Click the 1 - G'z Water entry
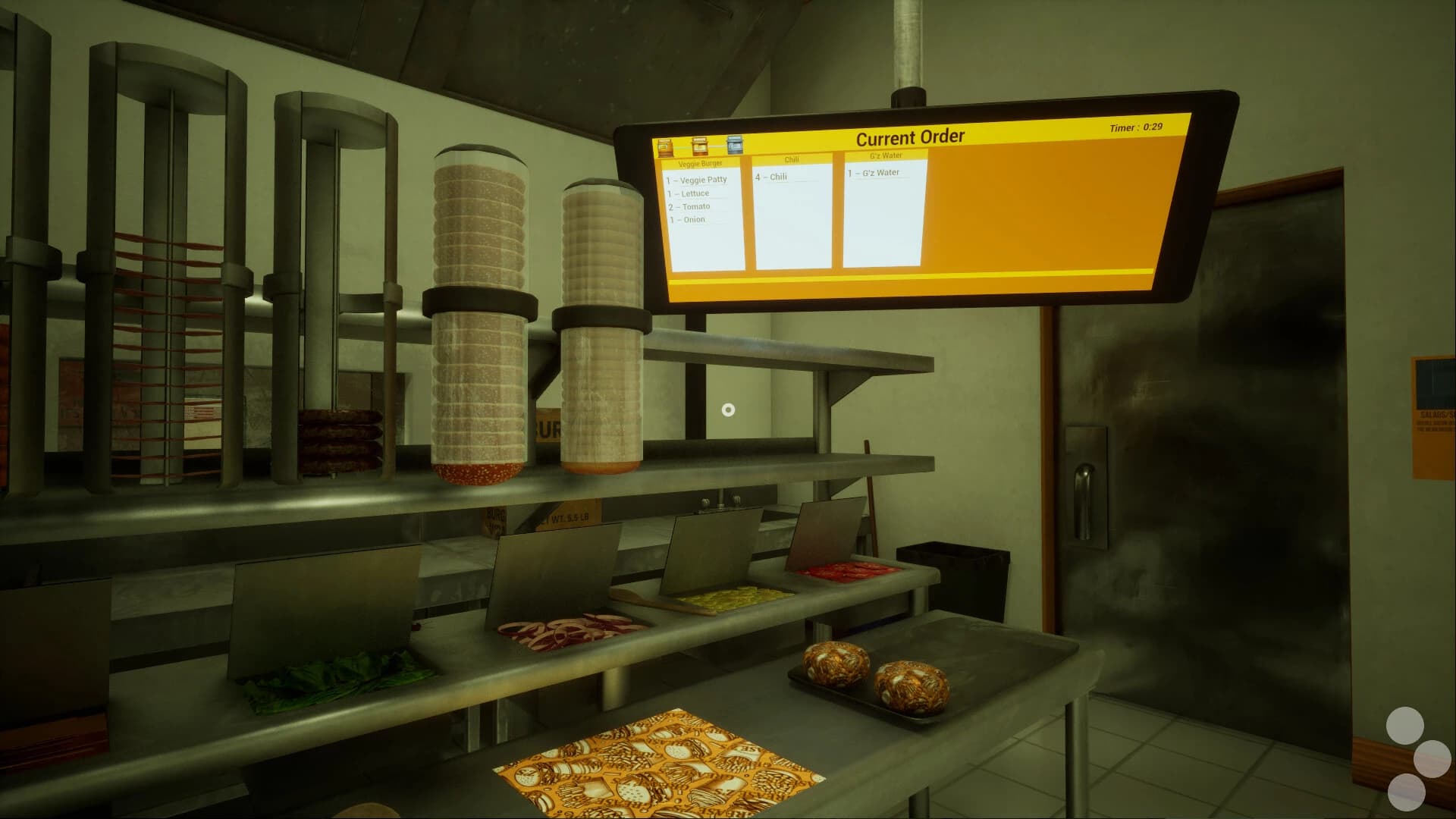Image resolution: width=1456 pixels, height=819 pixels. click(x=872, y=172)
